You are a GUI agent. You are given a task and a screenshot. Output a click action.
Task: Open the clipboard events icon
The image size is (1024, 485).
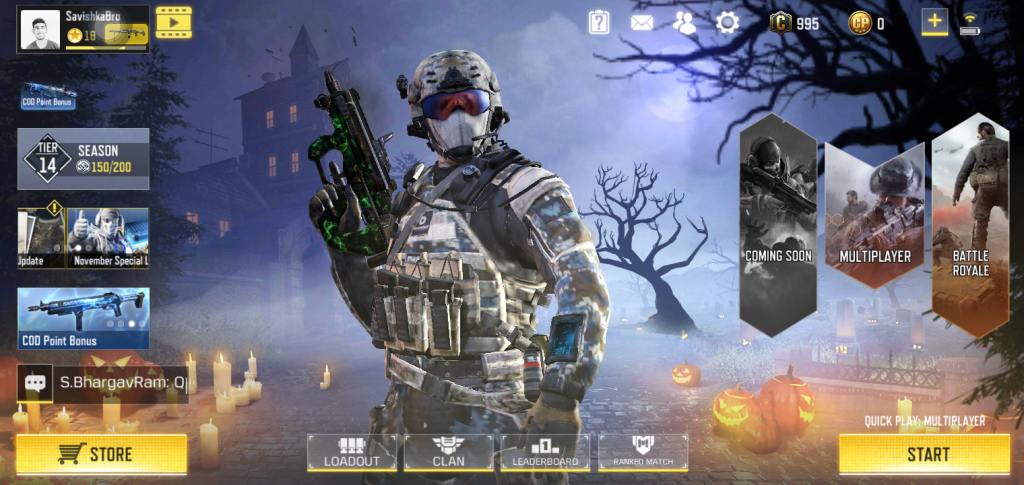599,22
